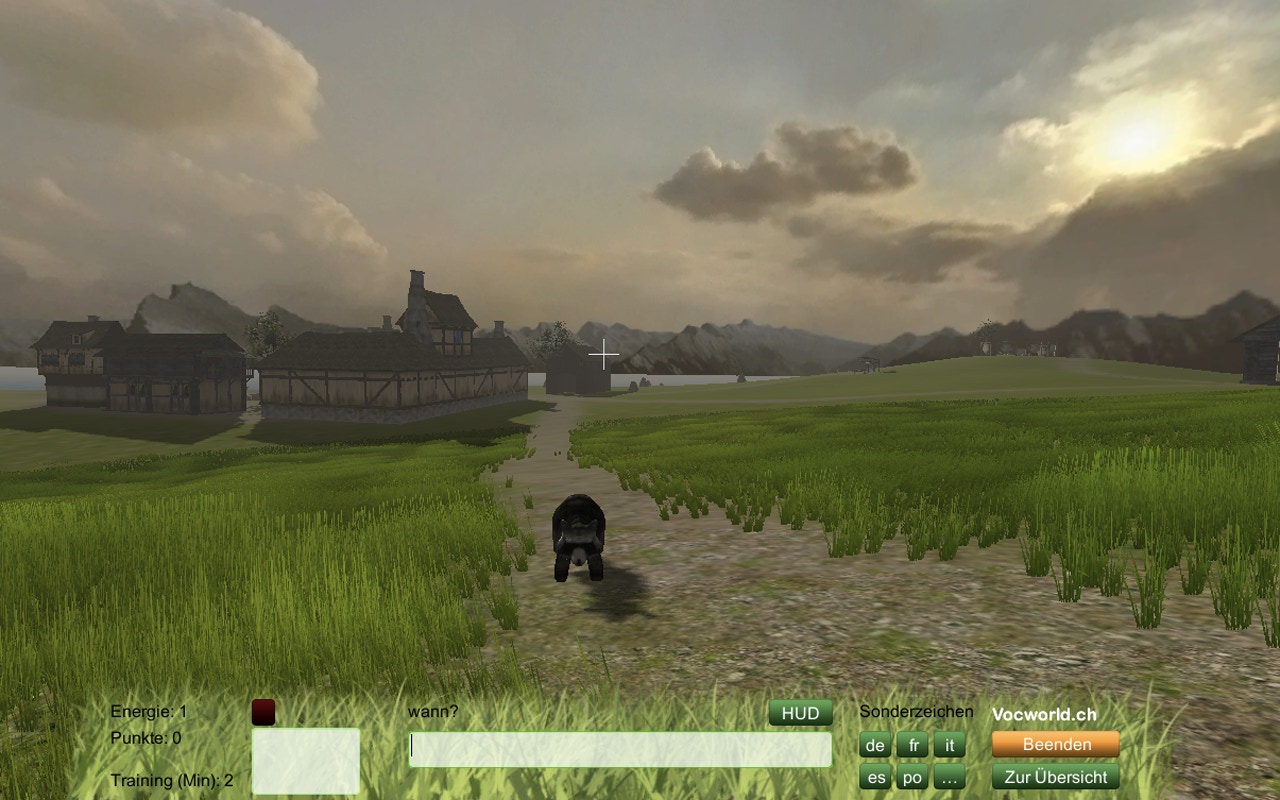Choose the "fr" special characters button

coord(913,745)
